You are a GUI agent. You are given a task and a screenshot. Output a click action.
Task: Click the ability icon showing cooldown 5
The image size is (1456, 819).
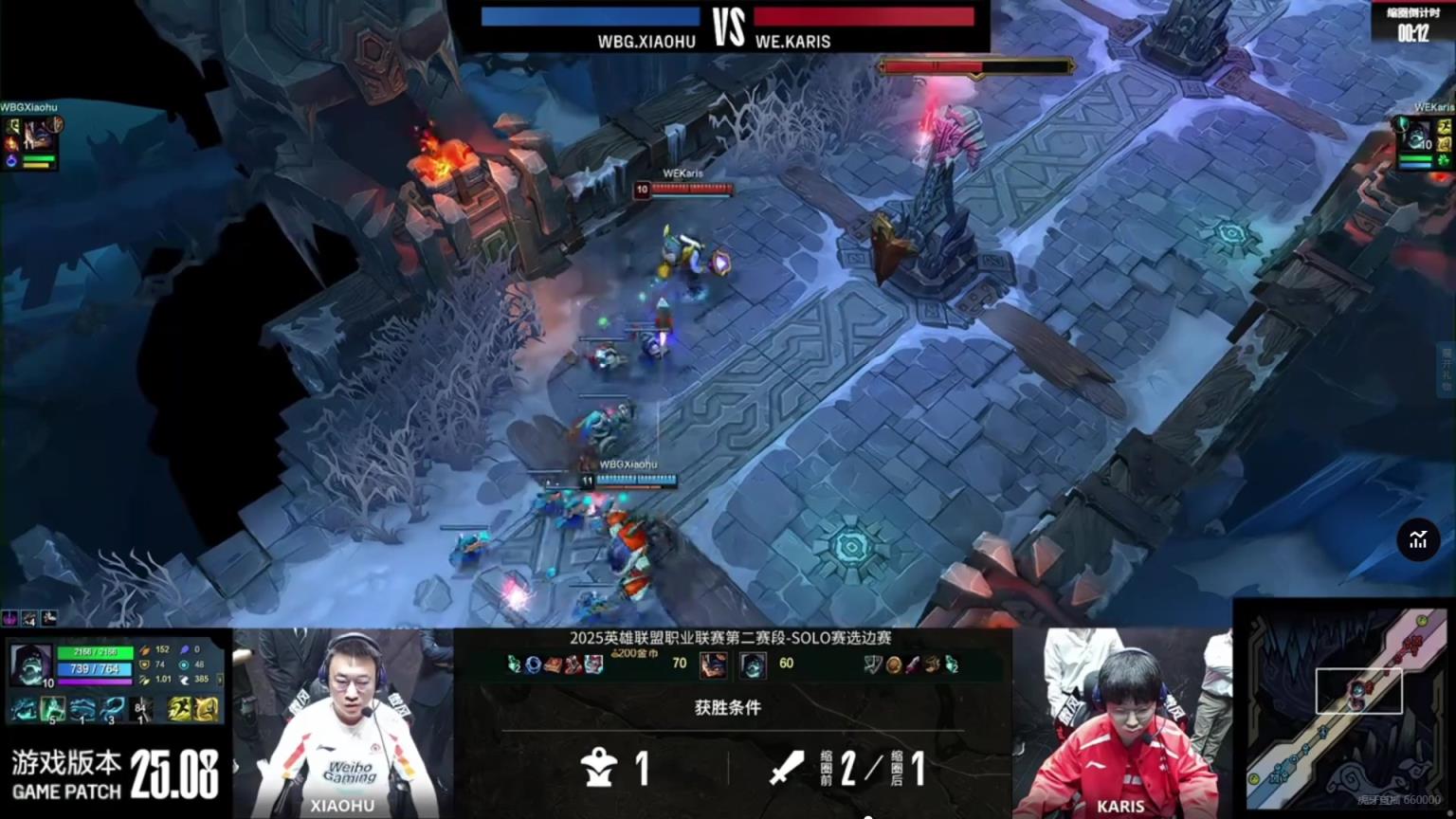coord(52,709)
